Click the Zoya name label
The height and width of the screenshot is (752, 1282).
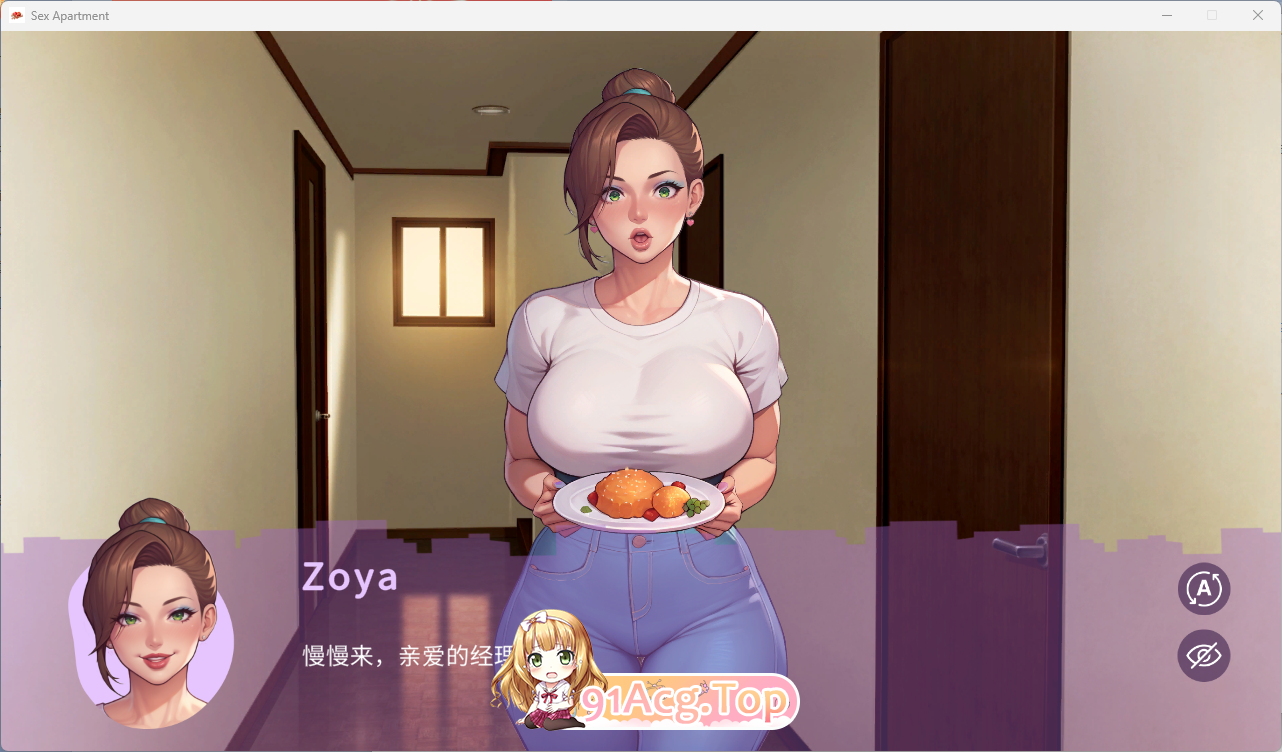point(350,577)
